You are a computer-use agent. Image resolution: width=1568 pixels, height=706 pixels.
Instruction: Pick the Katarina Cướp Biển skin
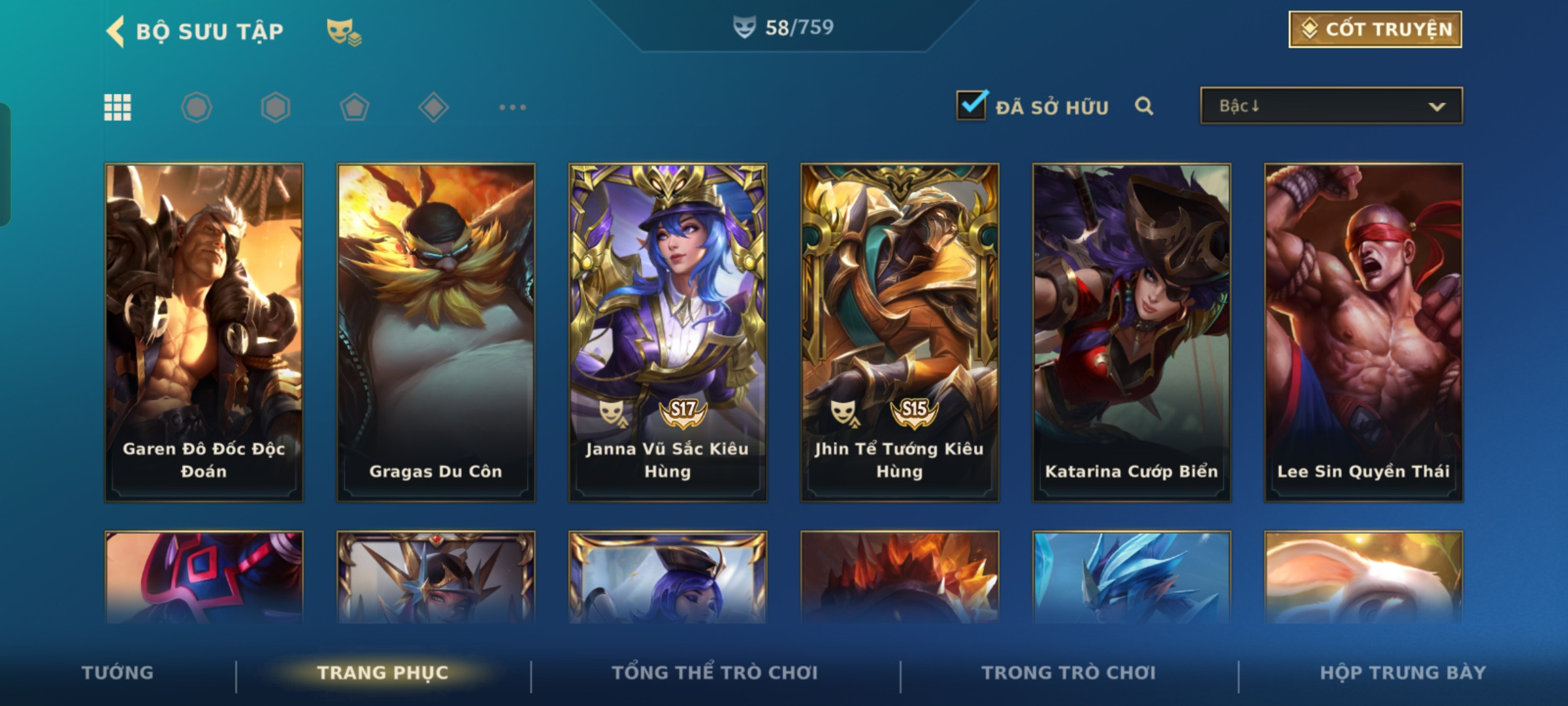pyautogui.click(x=1132, y=332)
